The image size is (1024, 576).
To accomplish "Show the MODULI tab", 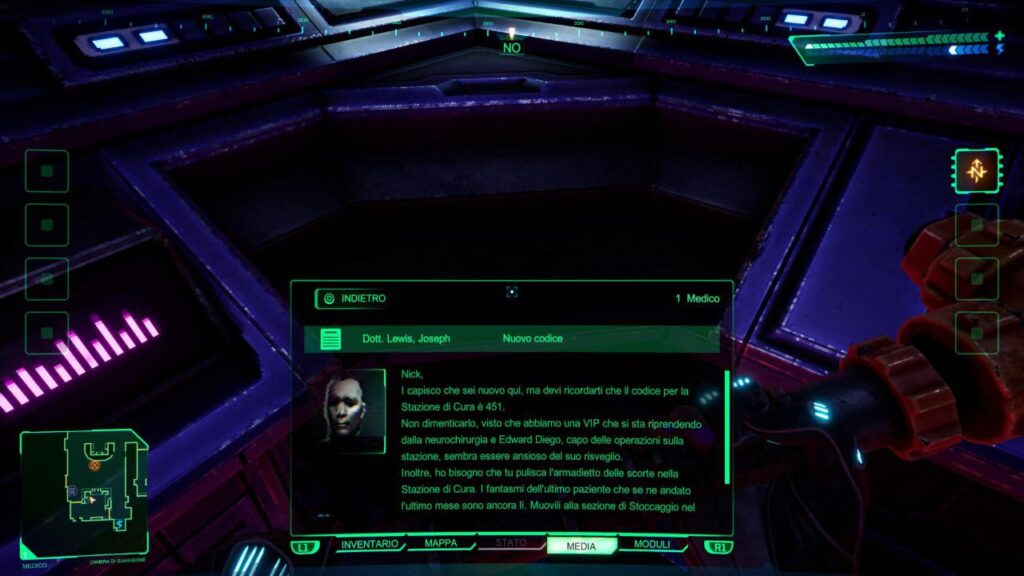I will [652, 545].
